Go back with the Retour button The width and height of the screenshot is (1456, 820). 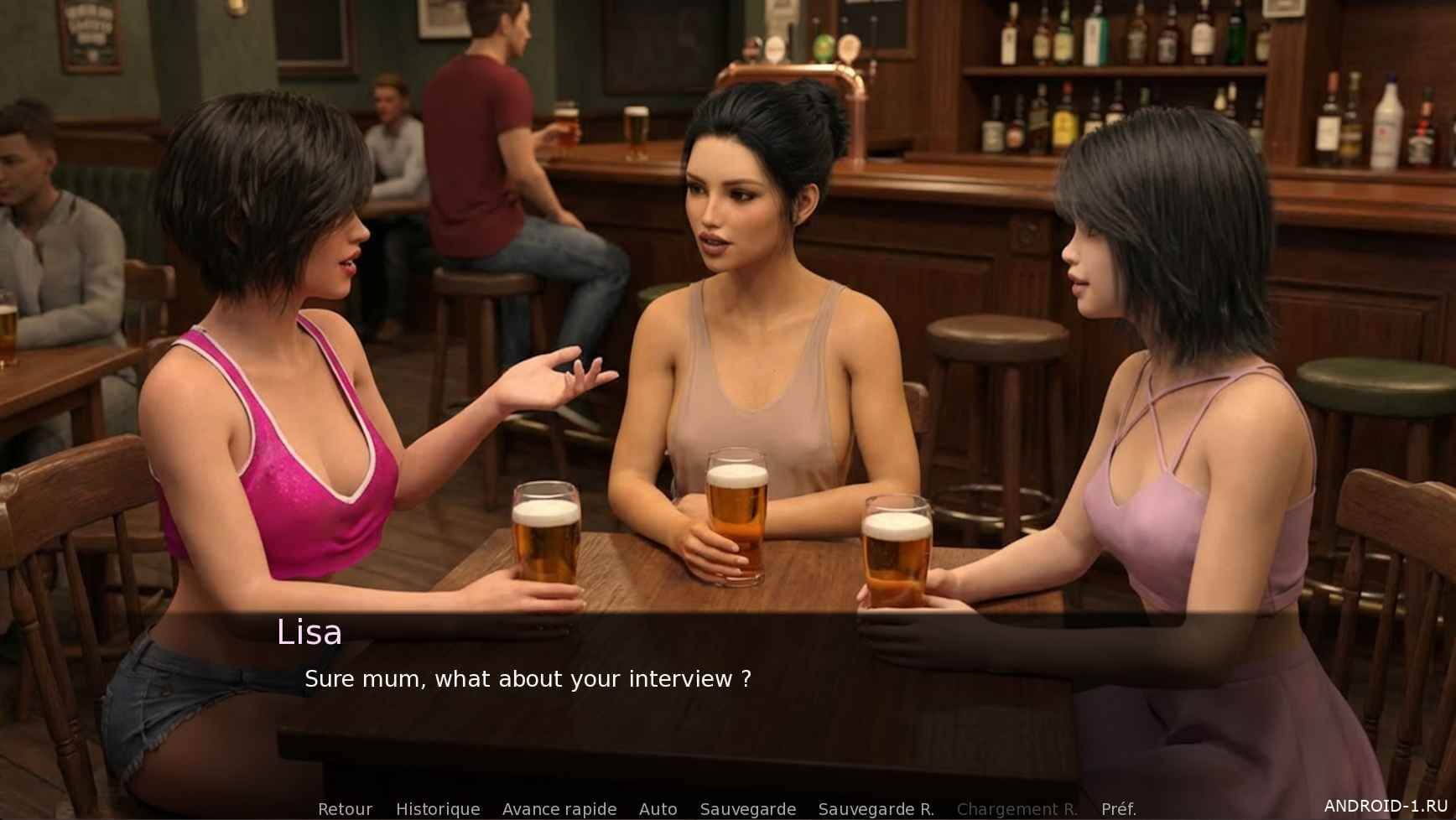click(x=345, y=809)
